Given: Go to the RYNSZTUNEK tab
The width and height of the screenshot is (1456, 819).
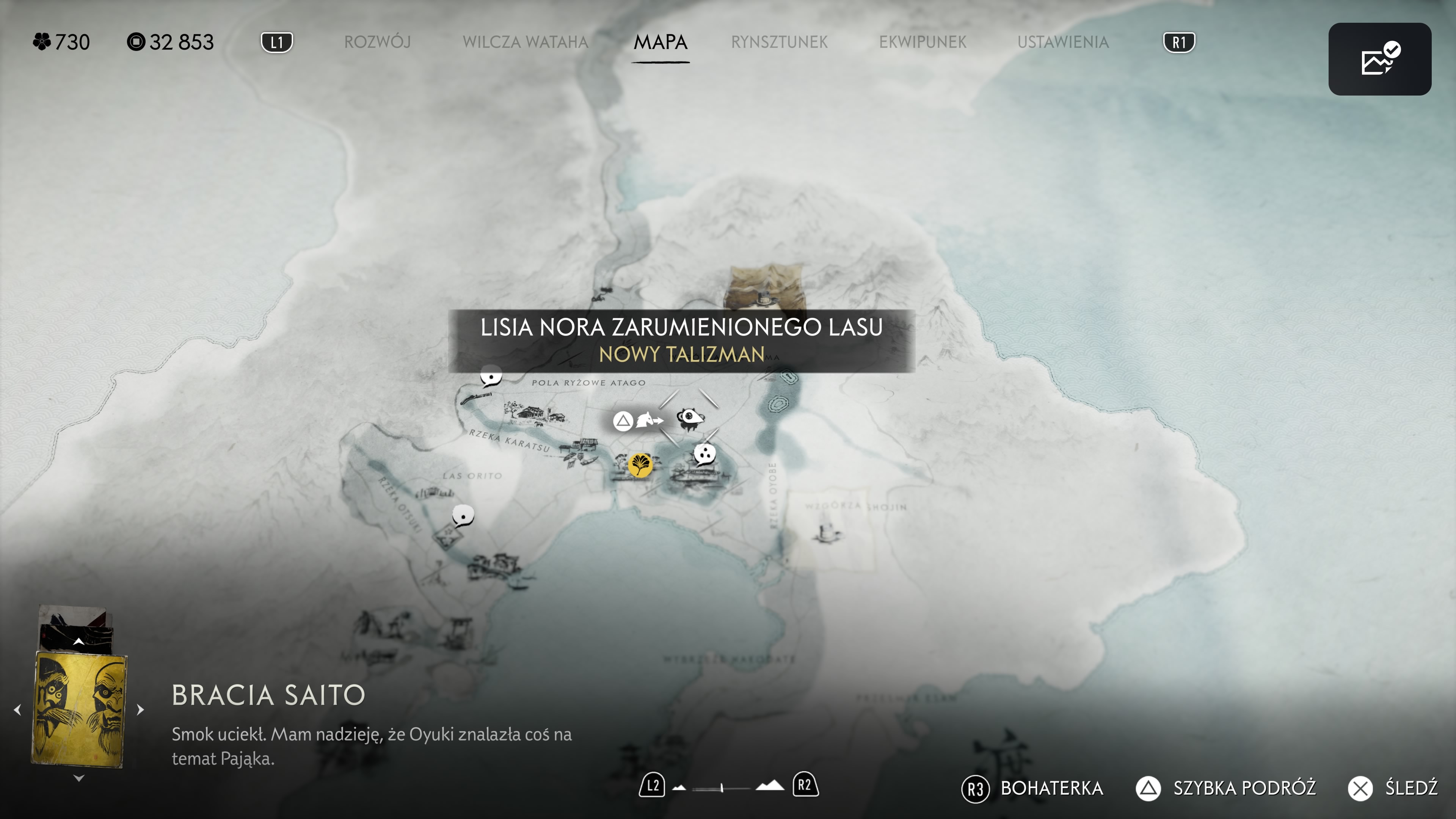Looking at the screenshot, I should (x=779, y=42).
